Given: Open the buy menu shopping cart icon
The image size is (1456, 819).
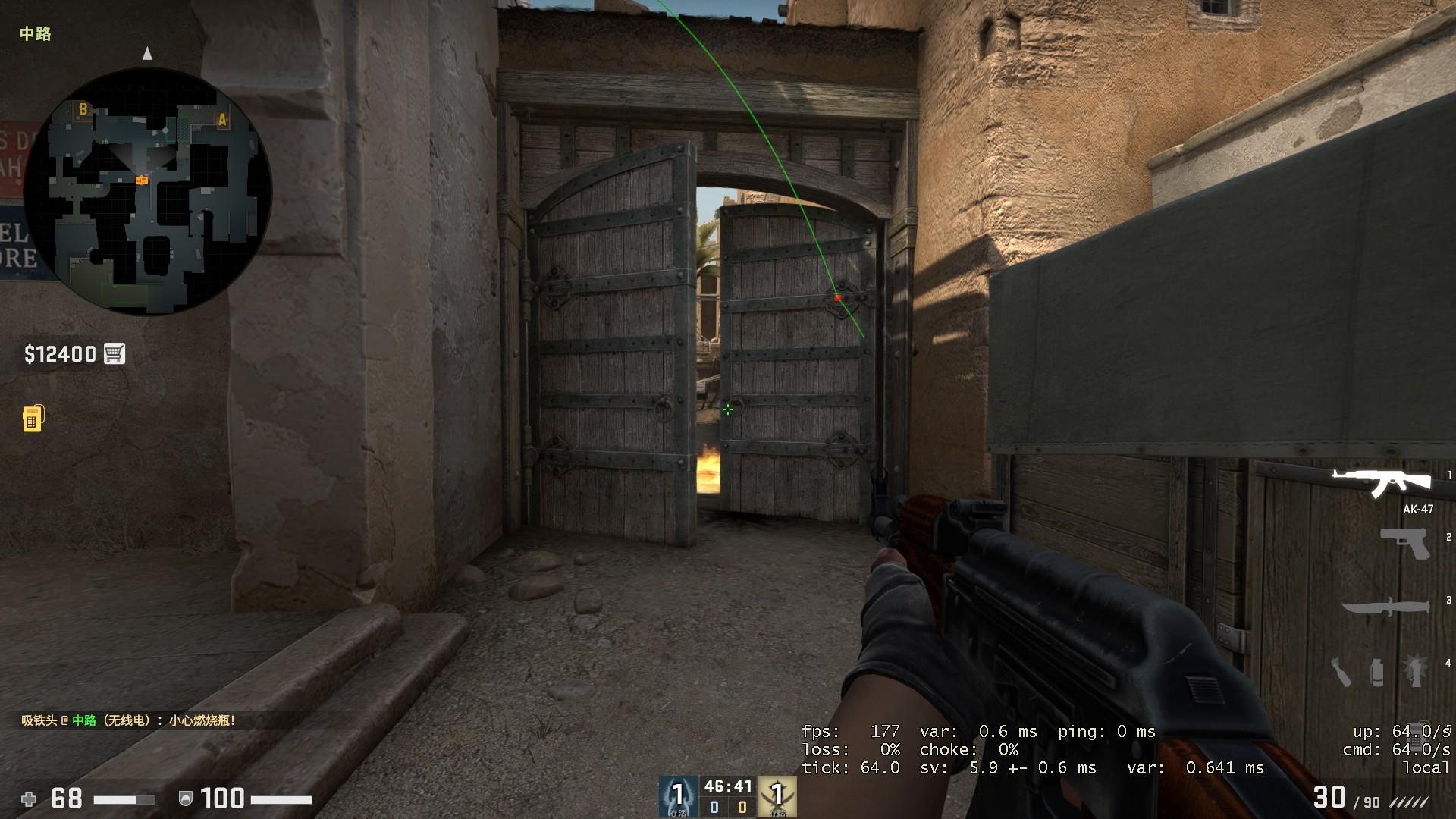Looking at the screenshot, I should pos(113,353).
